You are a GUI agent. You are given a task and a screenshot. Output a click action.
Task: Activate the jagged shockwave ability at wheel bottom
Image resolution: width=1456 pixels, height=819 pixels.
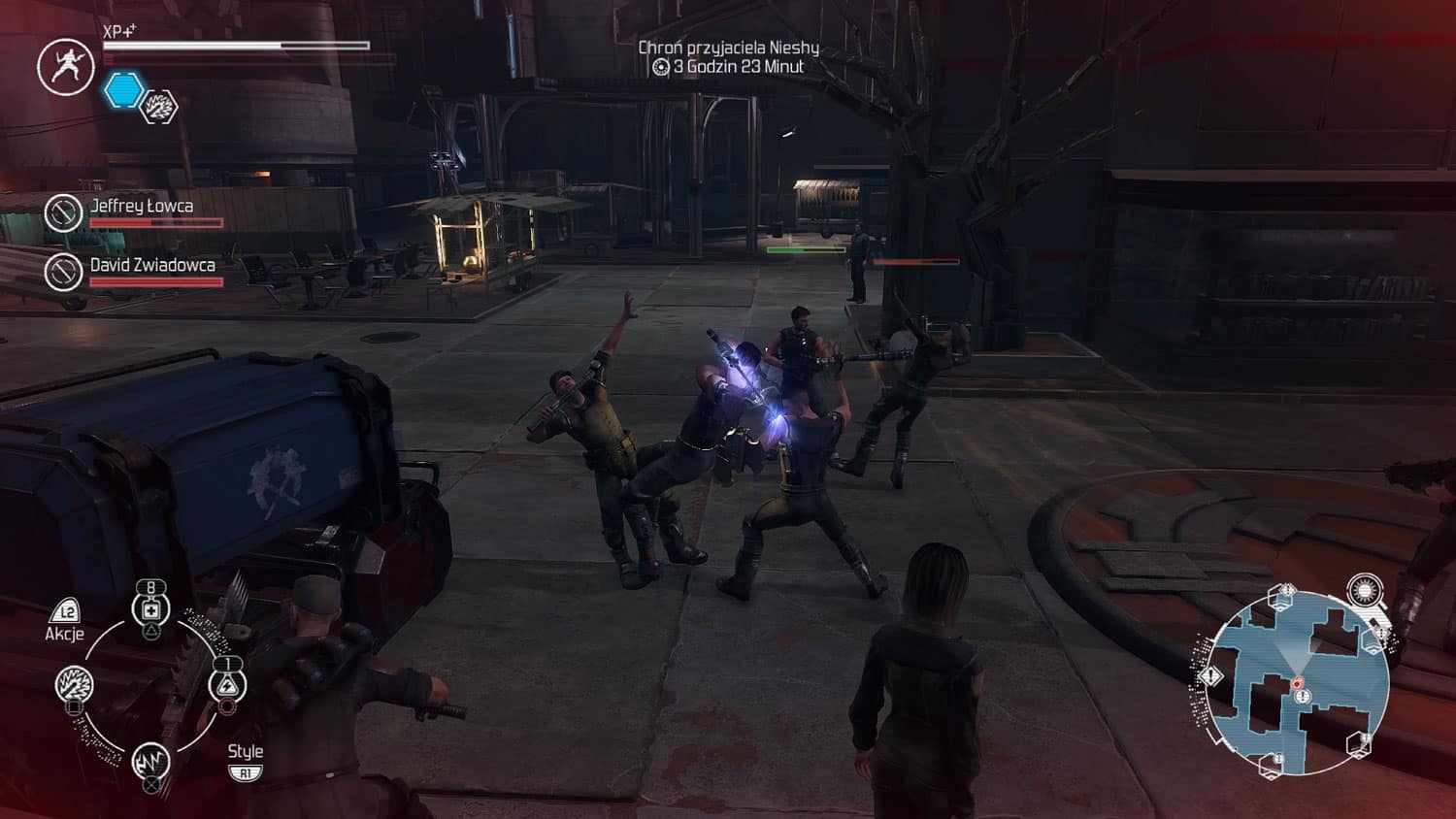pos(150,760)
